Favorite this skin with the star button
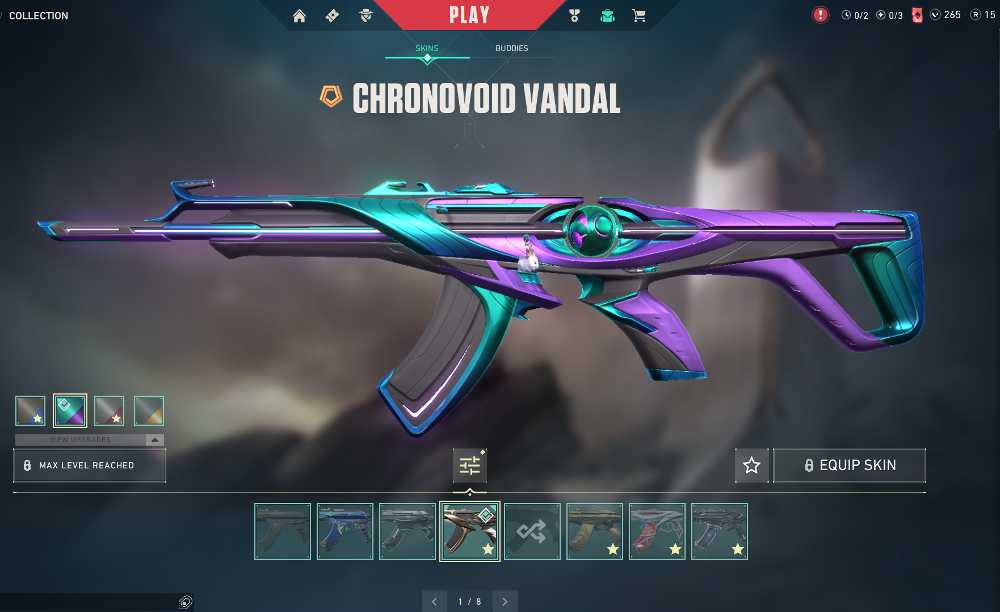This screenshot has width=1000, height=612. 752,465
